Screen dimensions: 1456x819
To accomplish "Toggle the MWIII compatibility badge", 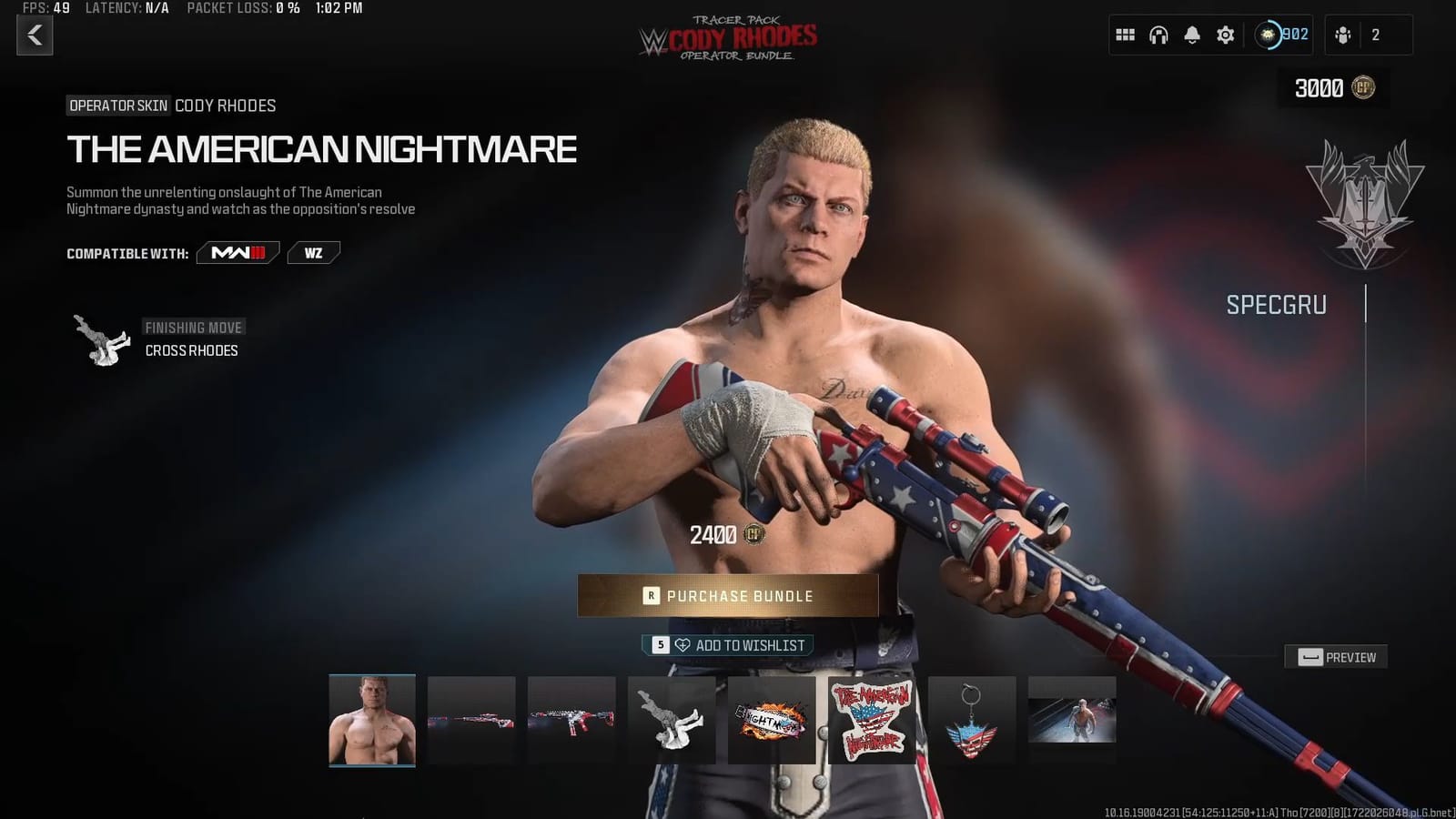I will point(238,253).
